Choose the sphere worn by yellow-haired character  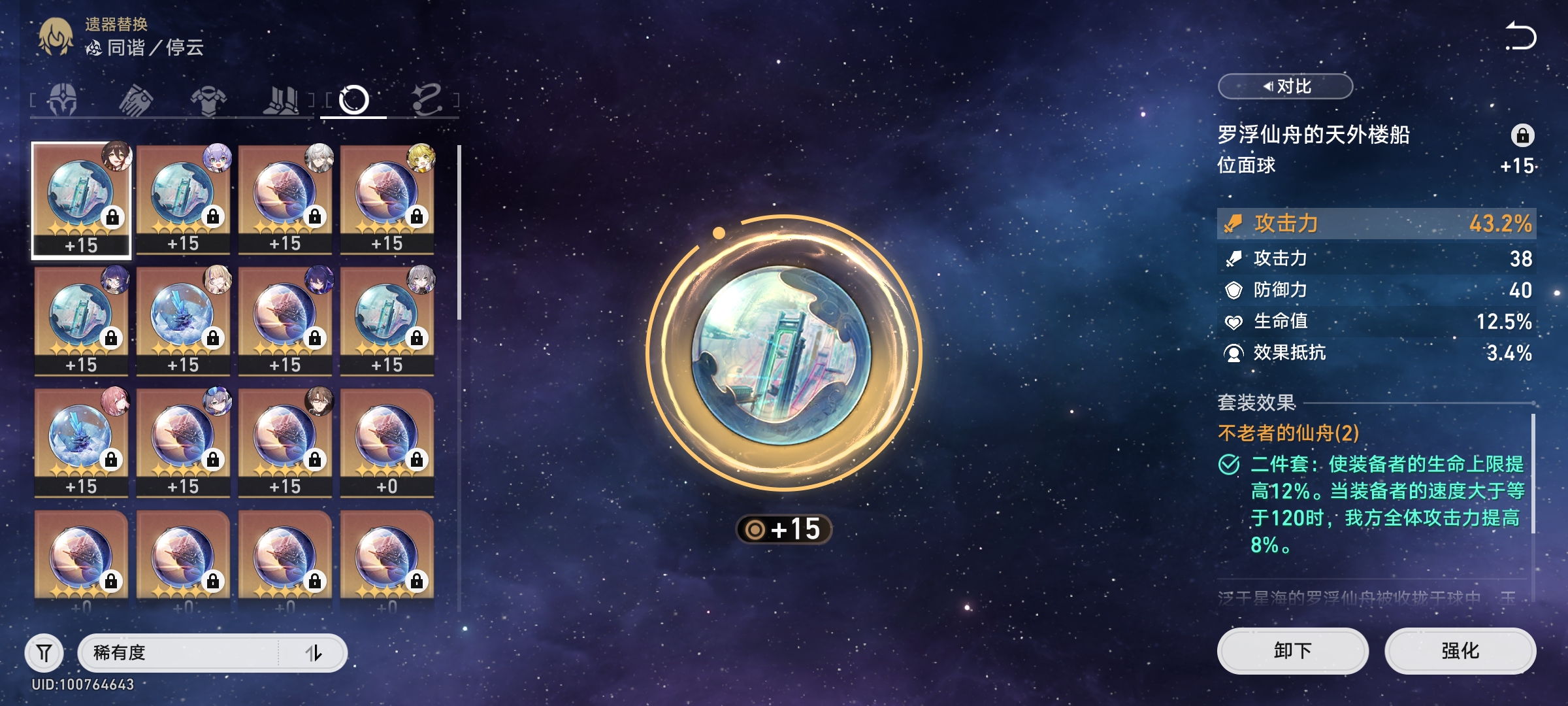click(387, 199)
